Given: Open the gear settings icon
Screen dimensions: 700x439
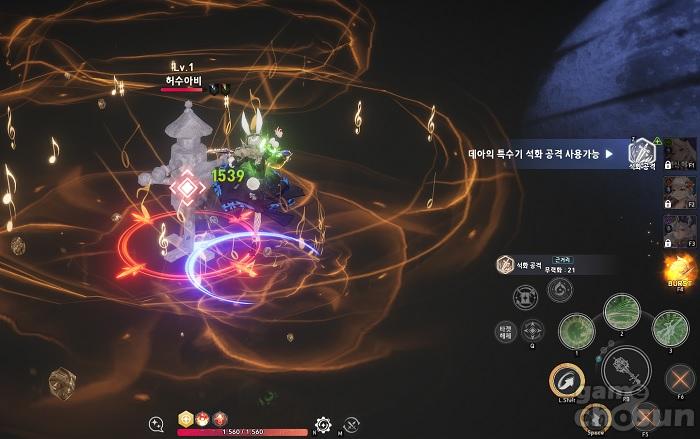Looking at the screenshot, I should point(322,424).
